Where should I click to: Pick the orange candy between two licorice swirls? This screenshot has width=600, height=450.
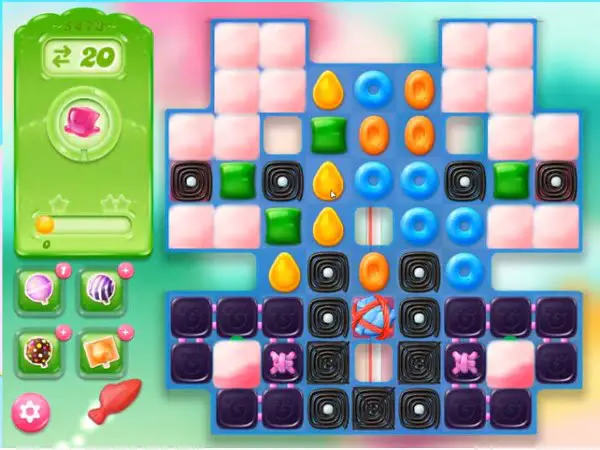(x=374, y=267)
